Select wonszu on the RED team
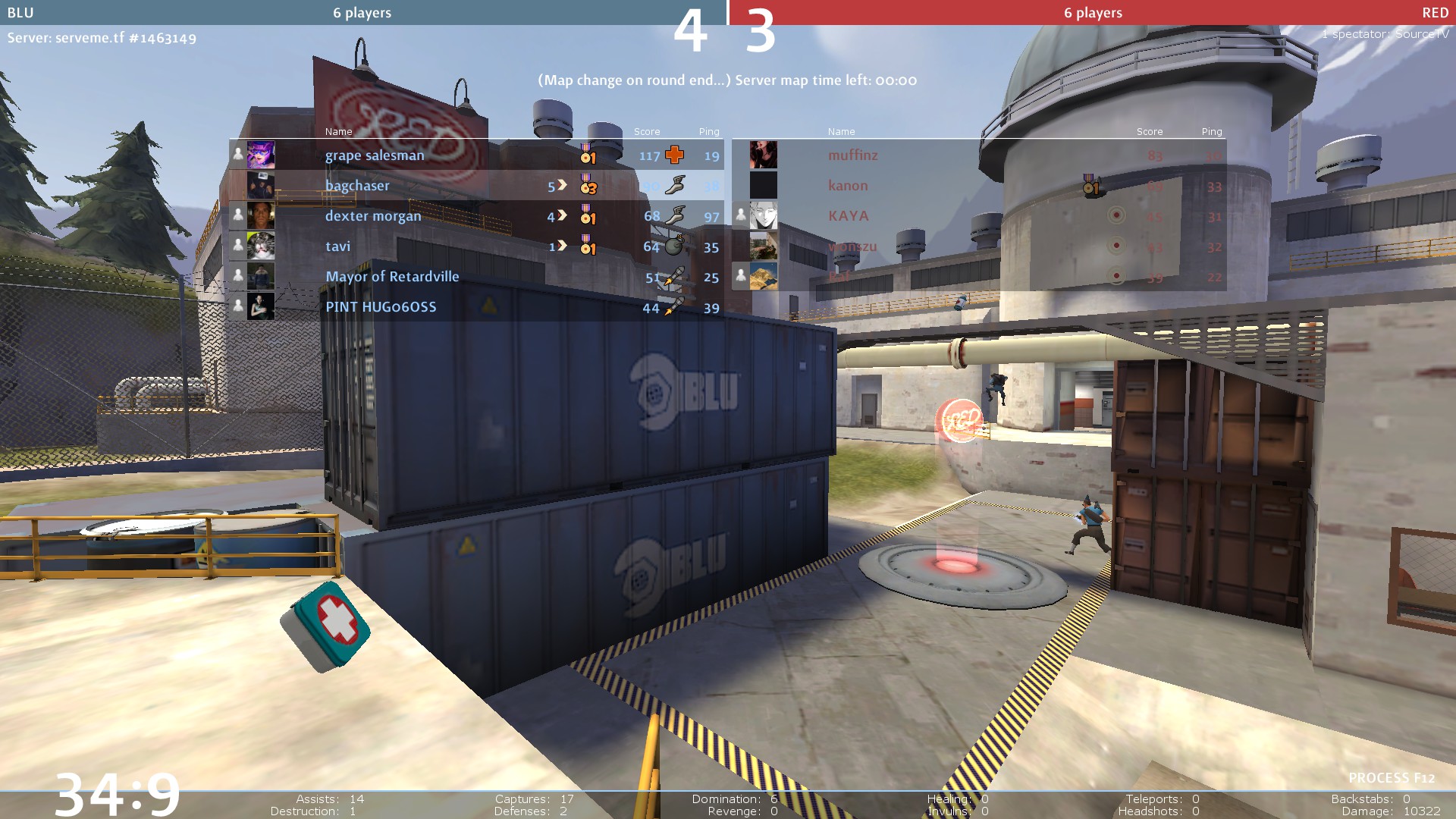 [x=852, y=246]
